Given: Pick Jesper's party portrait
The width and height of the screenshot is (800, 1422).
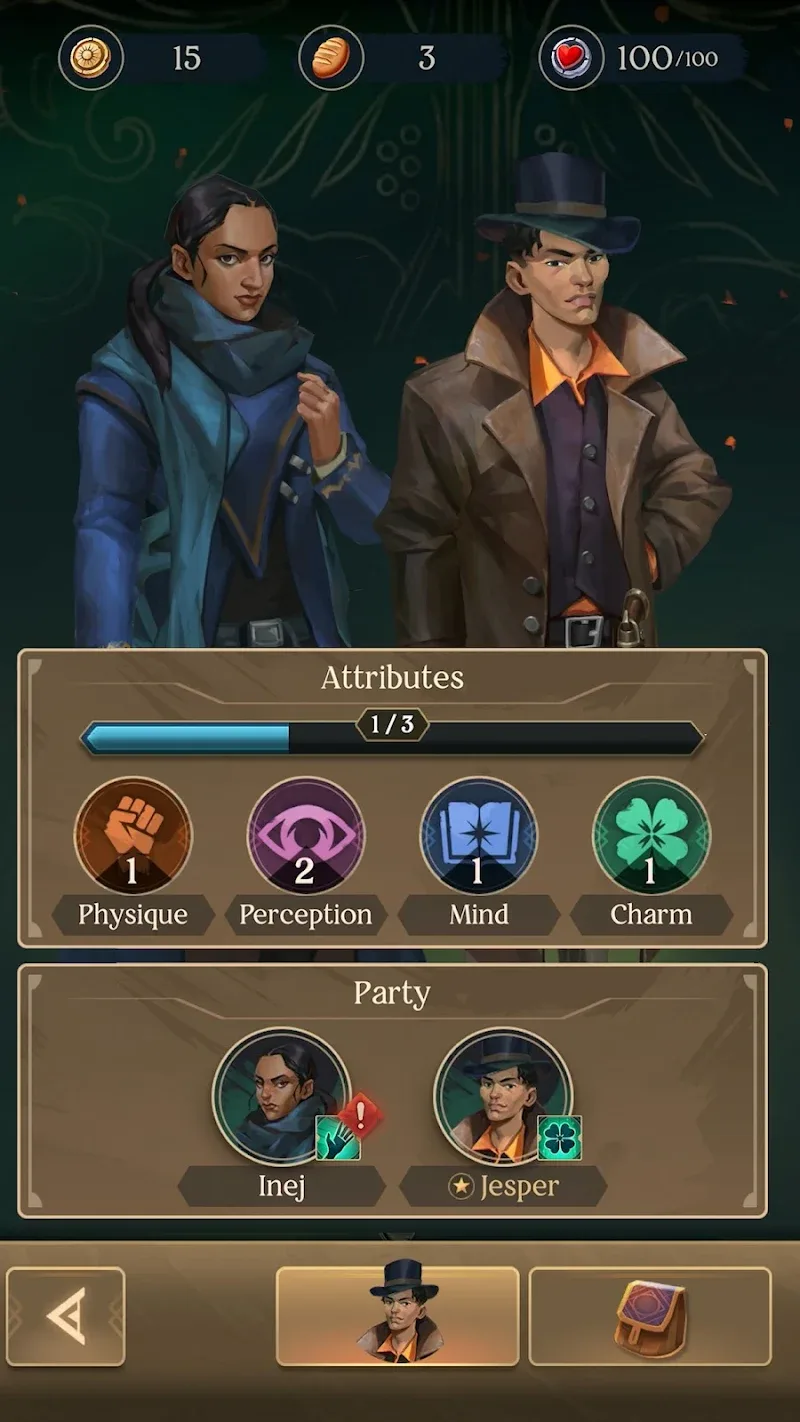Looking at the screenshot, I should tap(502, 1096).
